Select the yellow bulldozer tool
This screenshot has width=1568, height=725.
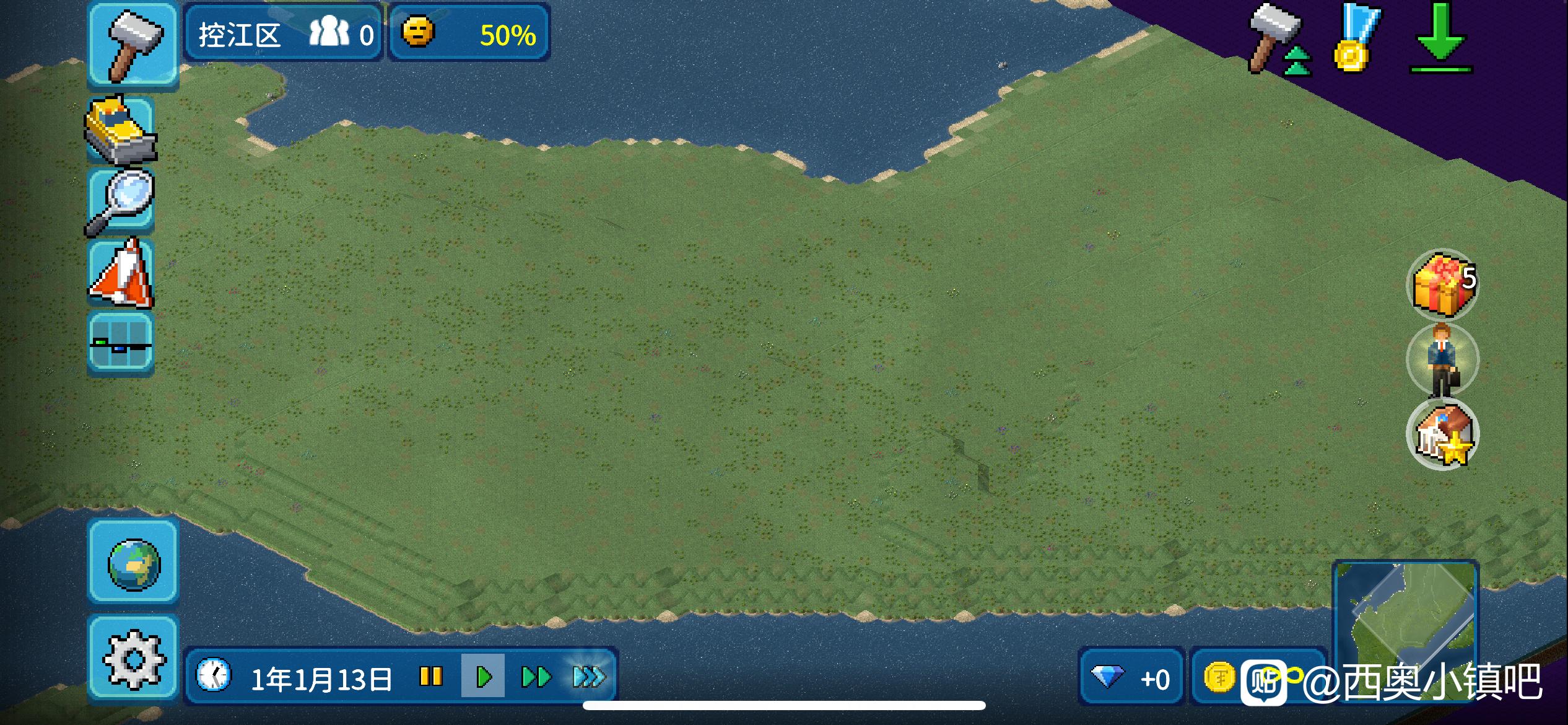click(121, 130)
